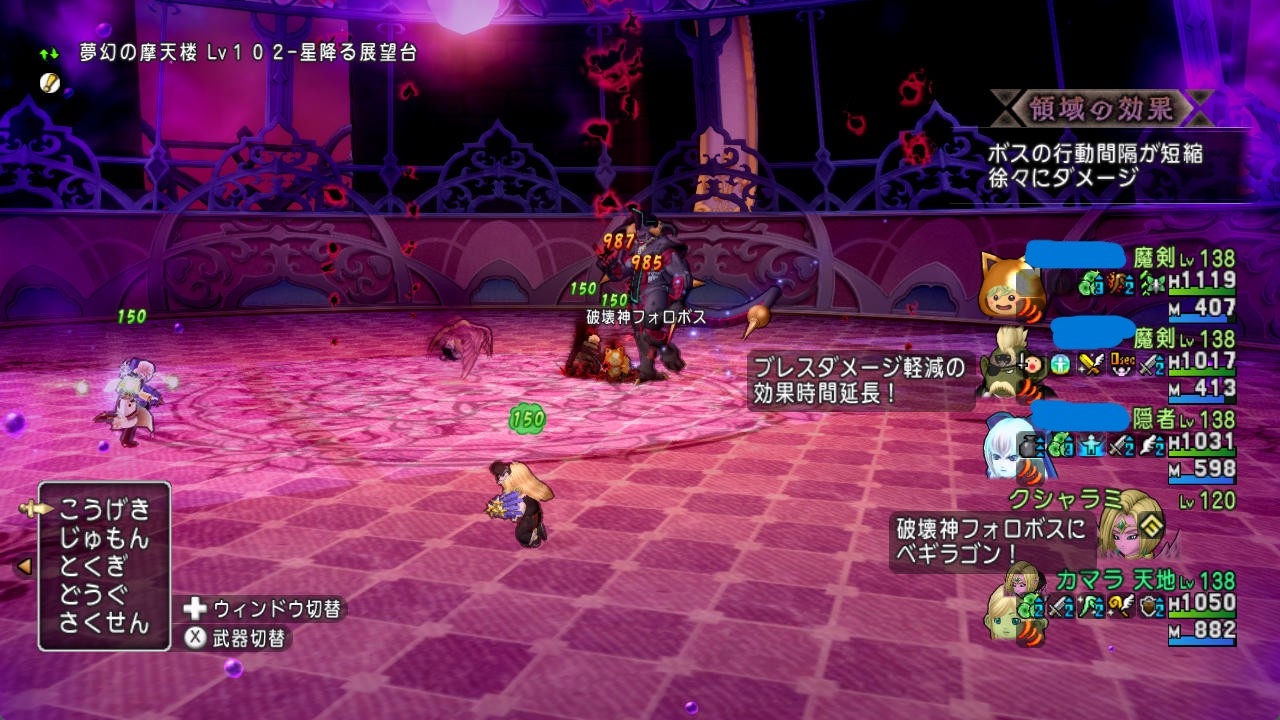This screenshot has width=1280, height=720.
Task: Choose じゅもん from the battle menu
Action: (x=104, y=538)
